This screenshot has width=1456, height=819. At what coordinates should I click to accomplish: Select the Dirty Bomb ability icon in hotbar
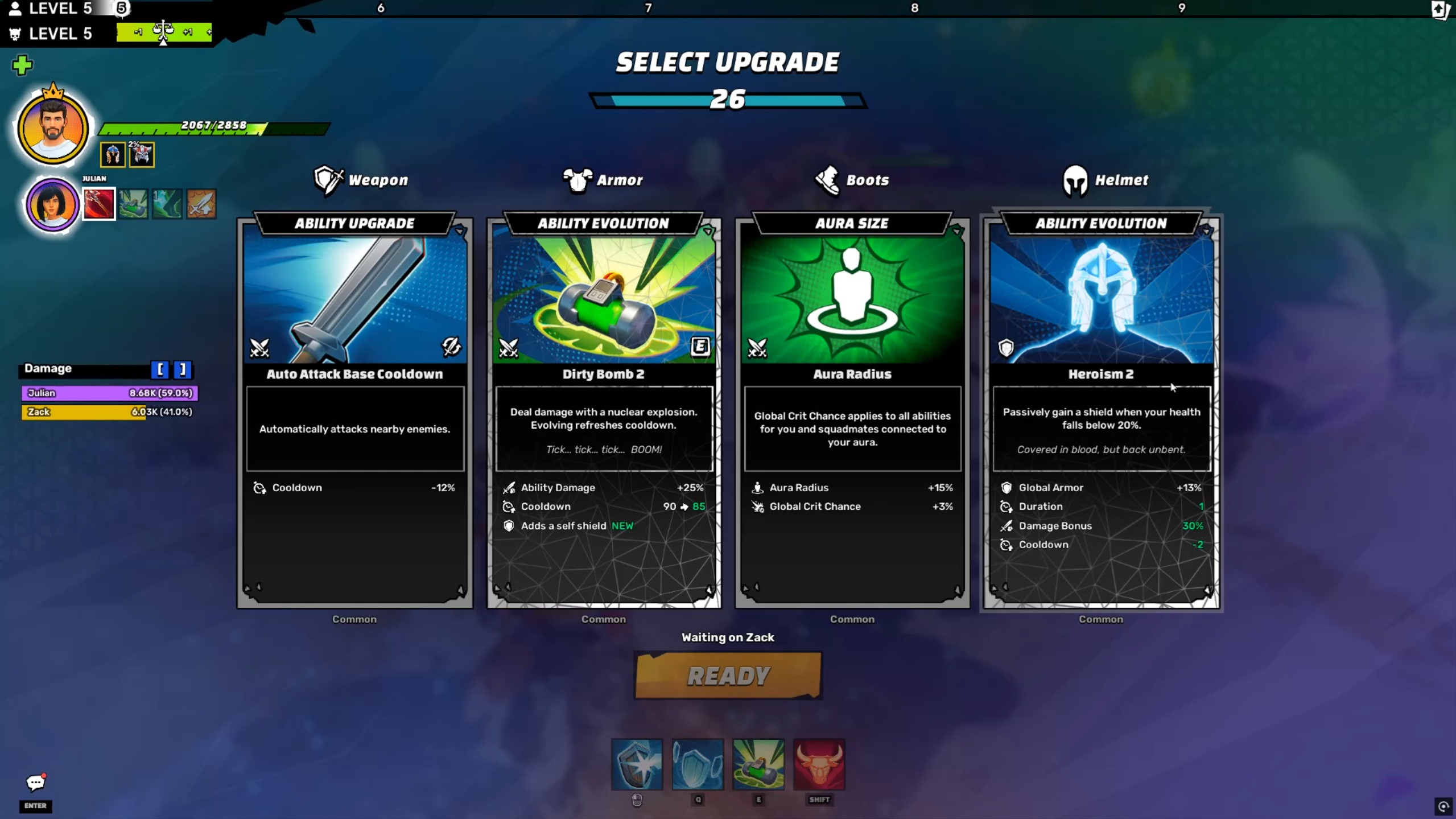[x=758, y=764]
